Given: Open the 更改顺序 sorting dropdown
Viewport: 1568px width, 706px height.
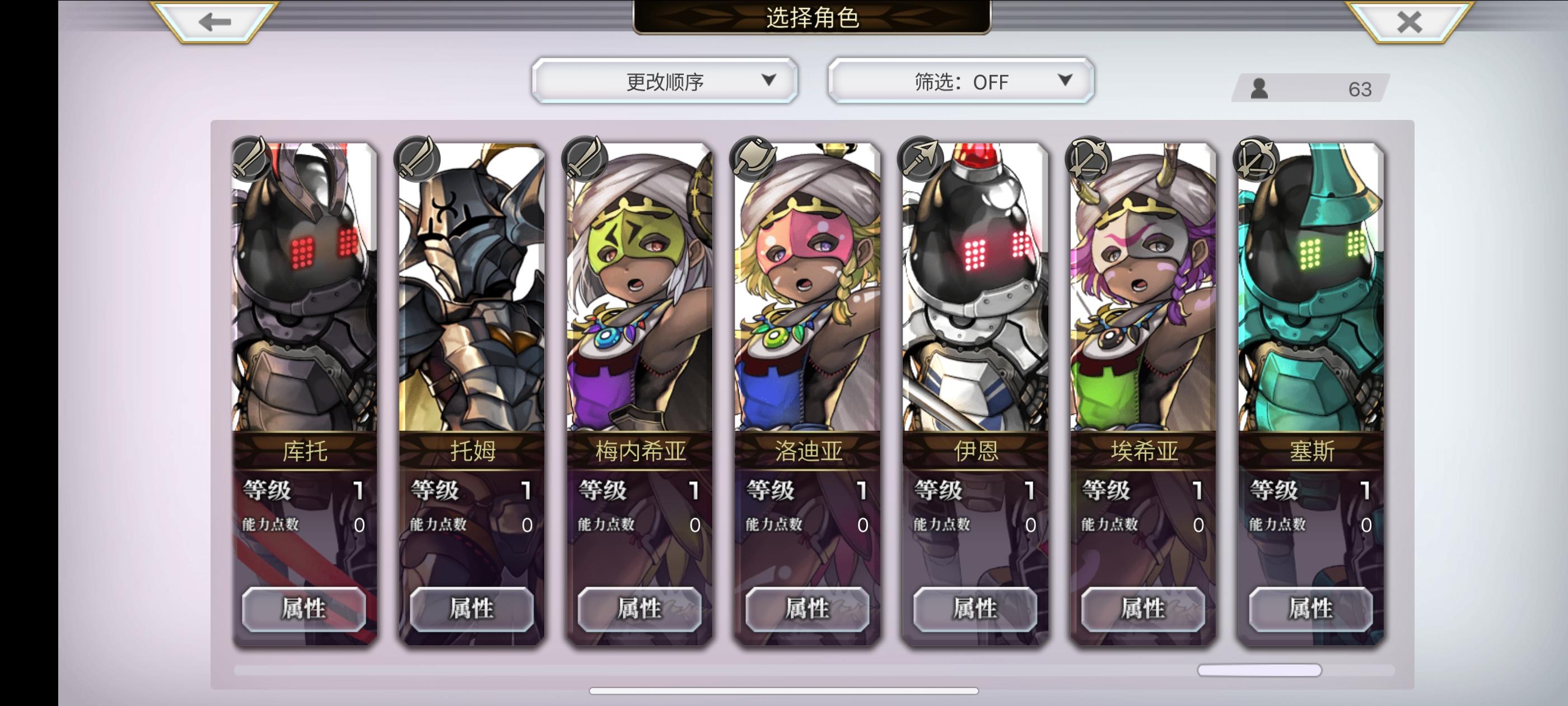Looking at the screenshot, I should 665,81.
